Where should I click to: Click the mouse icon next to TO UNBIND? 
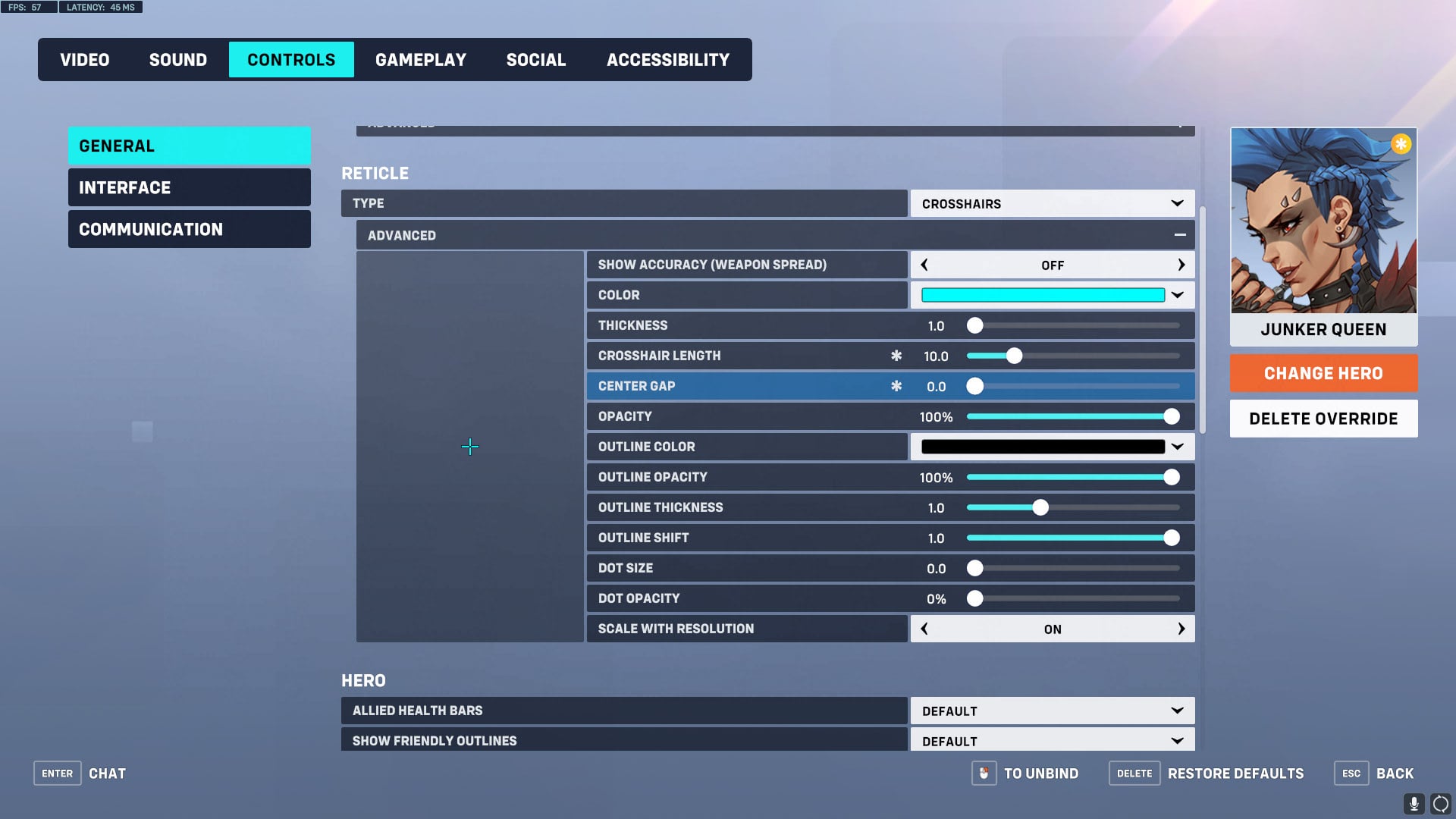click(984, 773)
